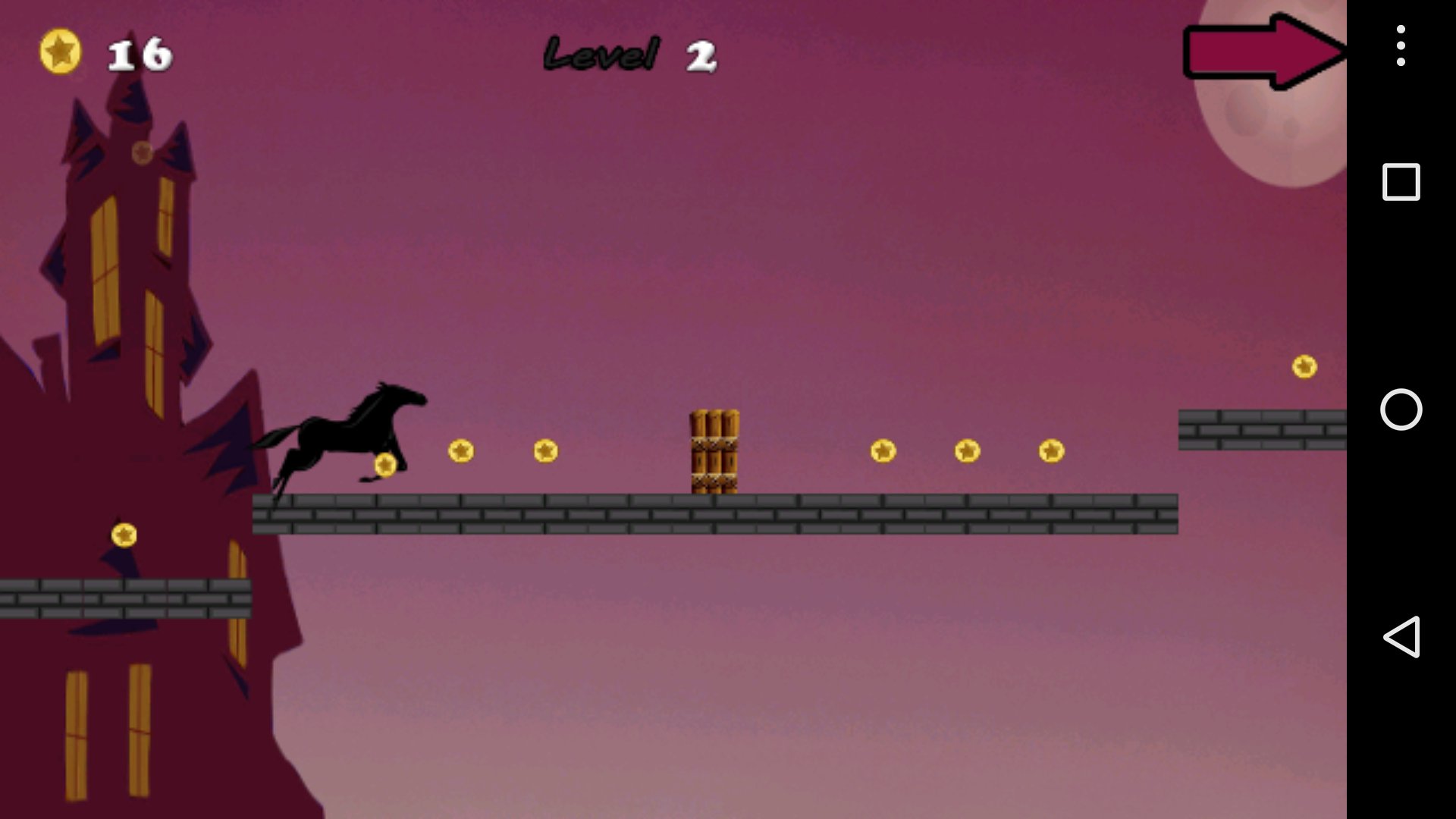Tap the leftmost coin of the three-coin group

coord(882,450)
